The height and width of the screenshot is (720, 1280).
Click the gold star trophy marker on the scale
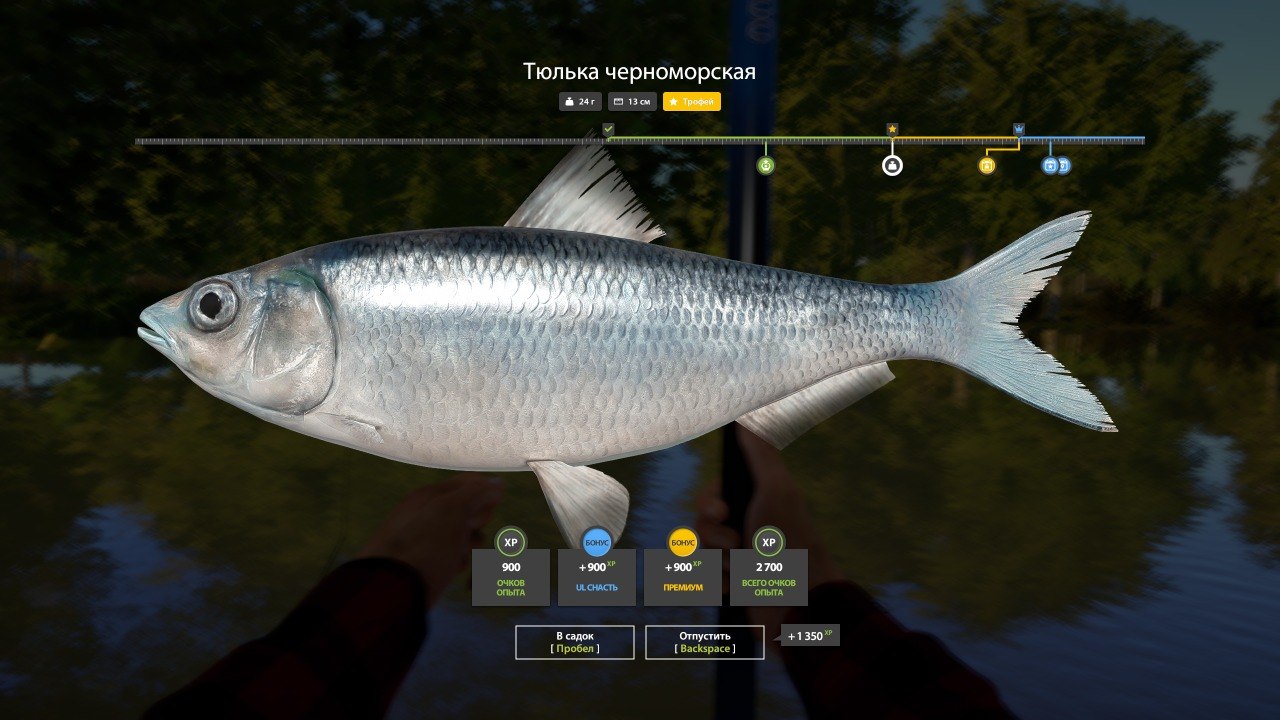pos(892,129)
